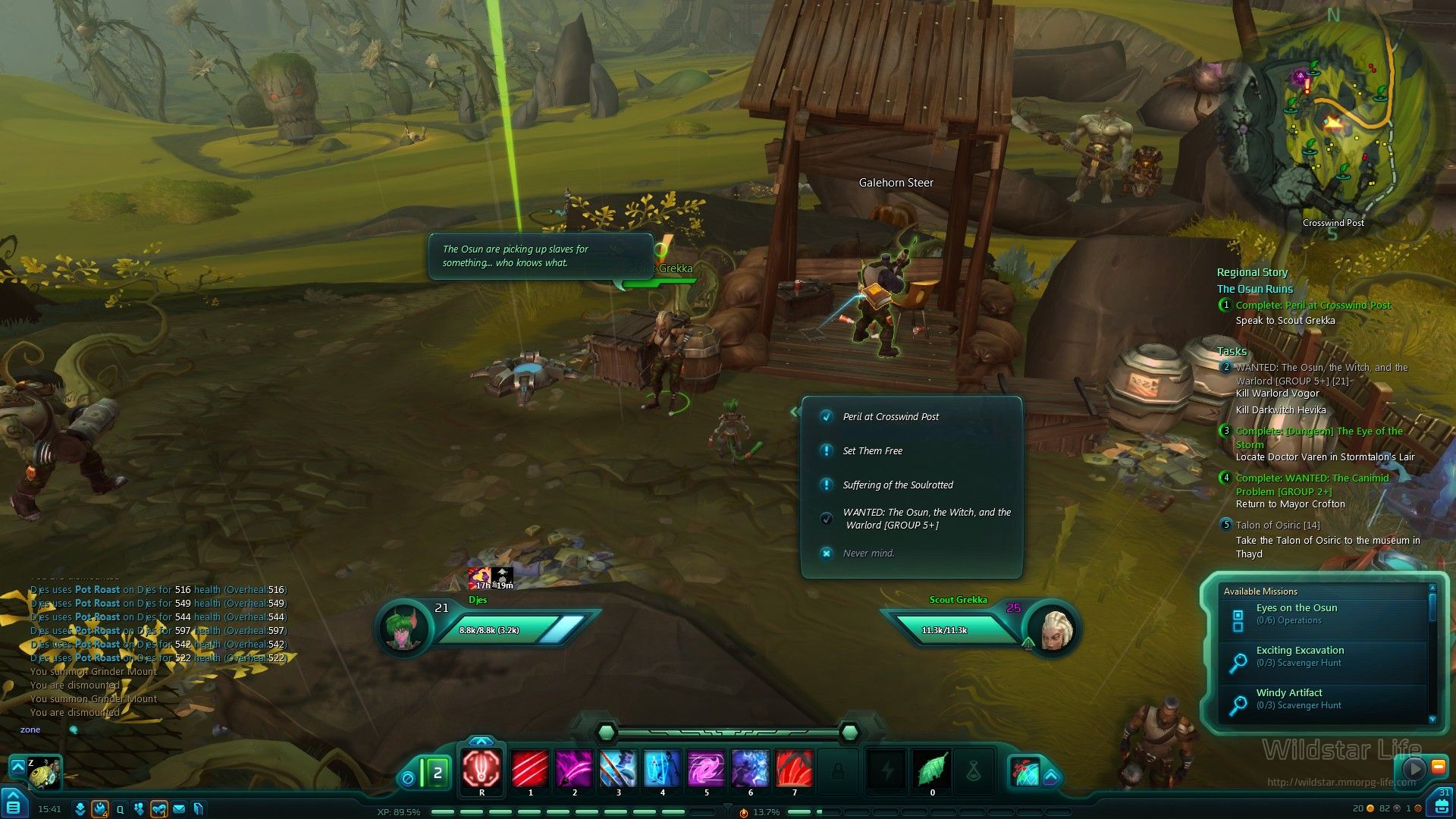Activate the red claws ability in slot 7
Viewport: 1456px width, 819px height.
point(794,768)
